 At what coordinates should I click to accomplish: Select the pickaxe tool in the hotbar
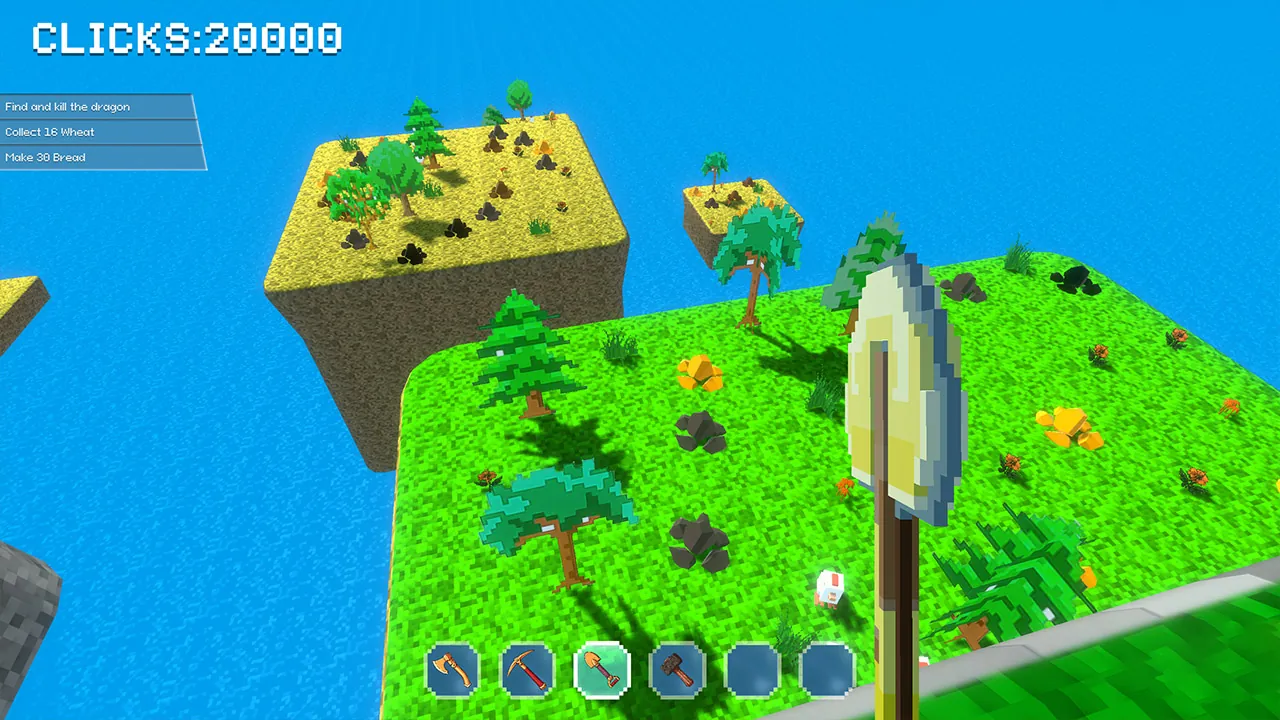click(527, 670)
